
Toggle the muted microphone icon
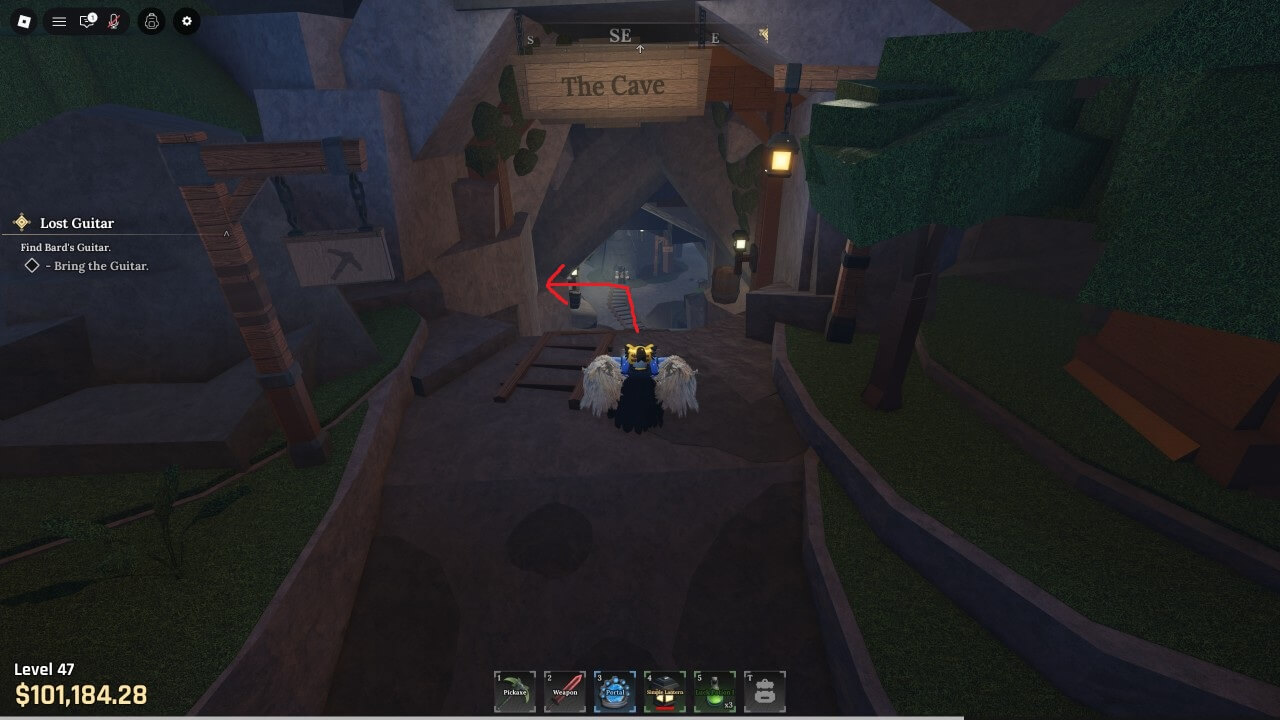tap(114, 21)
